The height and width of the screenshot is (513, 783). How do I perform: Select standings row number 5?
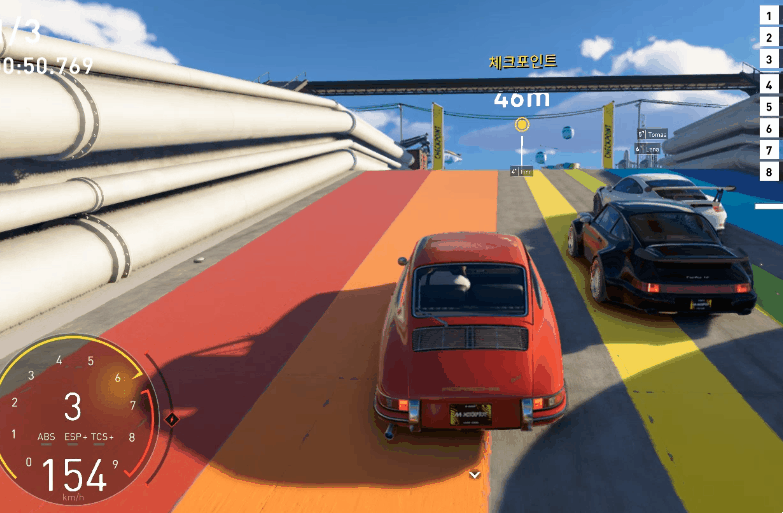[769, 106]
